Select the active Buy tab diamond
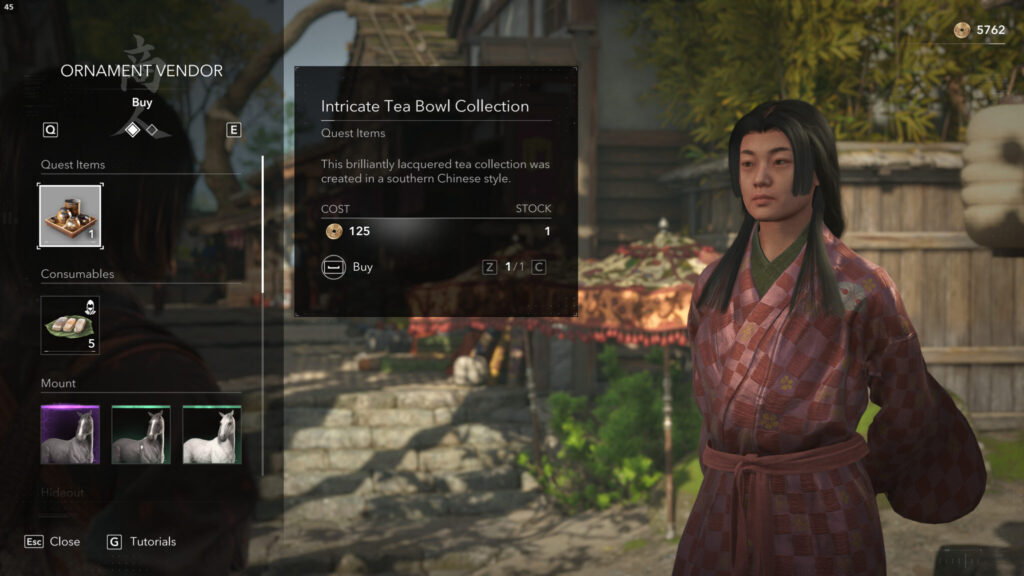 (x=132, y=130)
